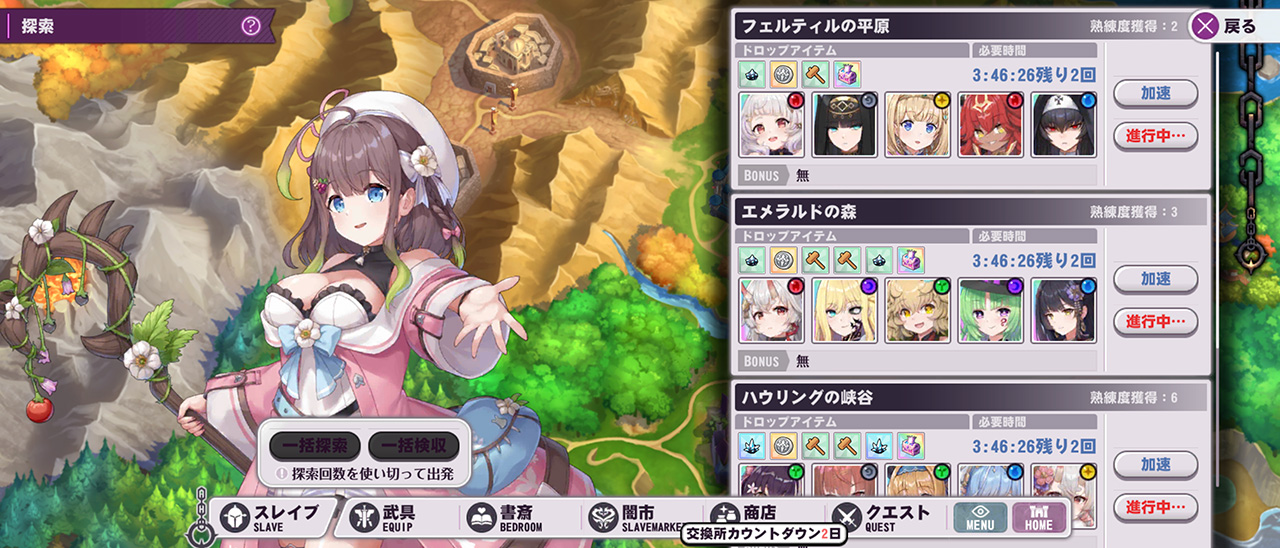Choose the 一括検収 batch collect button

tap(413, 446)
